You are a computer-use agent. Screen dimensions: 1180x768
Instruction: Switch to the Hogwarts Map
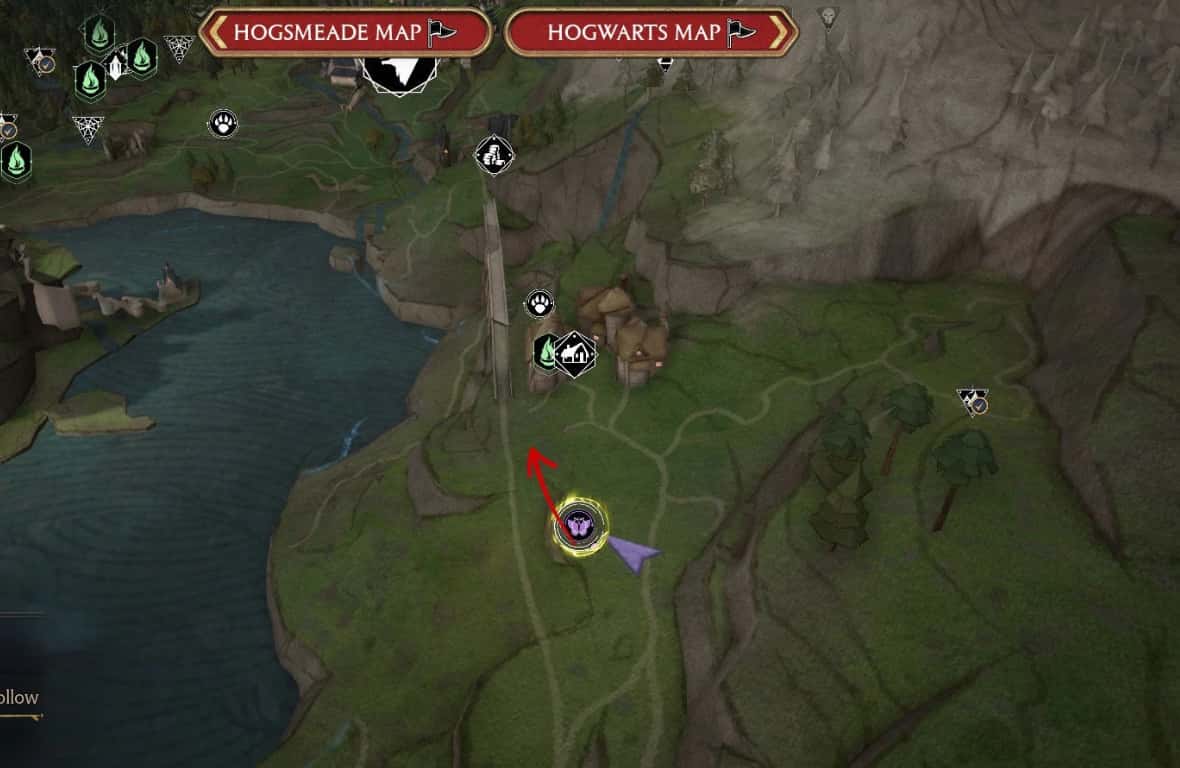click(651, 32)
